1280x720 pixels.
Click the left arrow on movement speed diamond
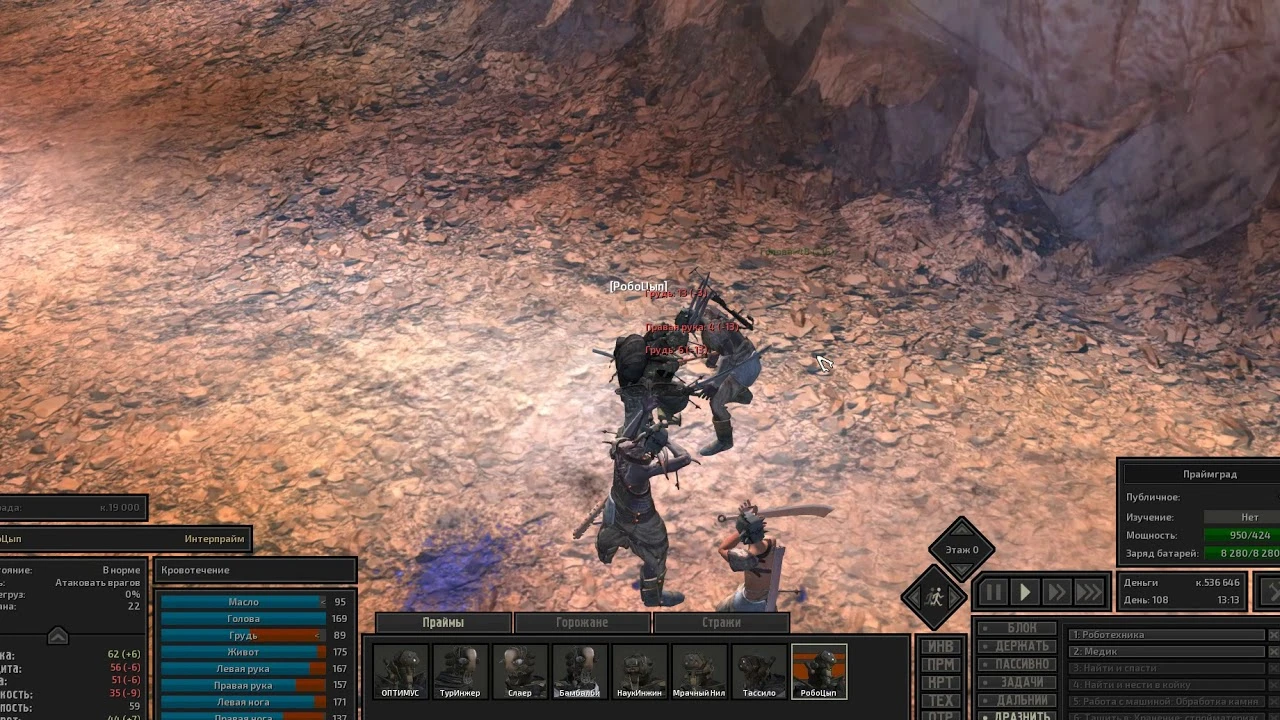[914, 596]
